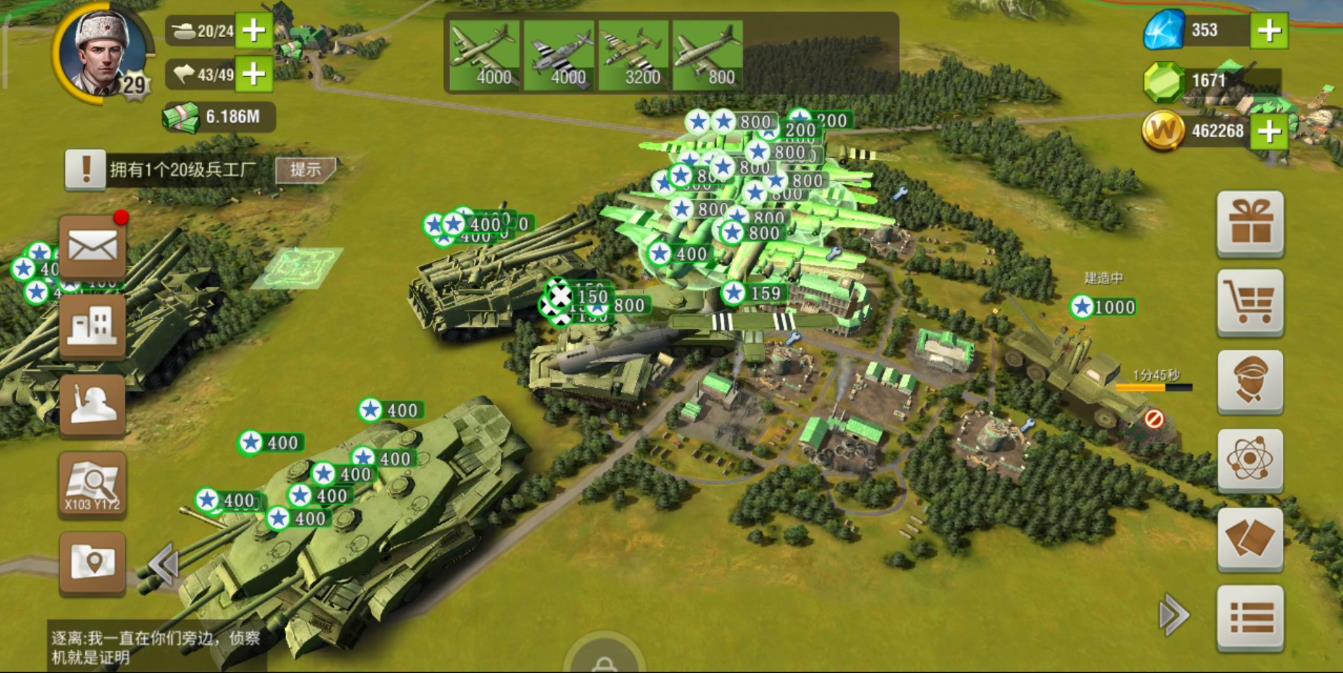Open the gift box rewards
The height and width of the screenshot is (673, 1343).
1250,223
